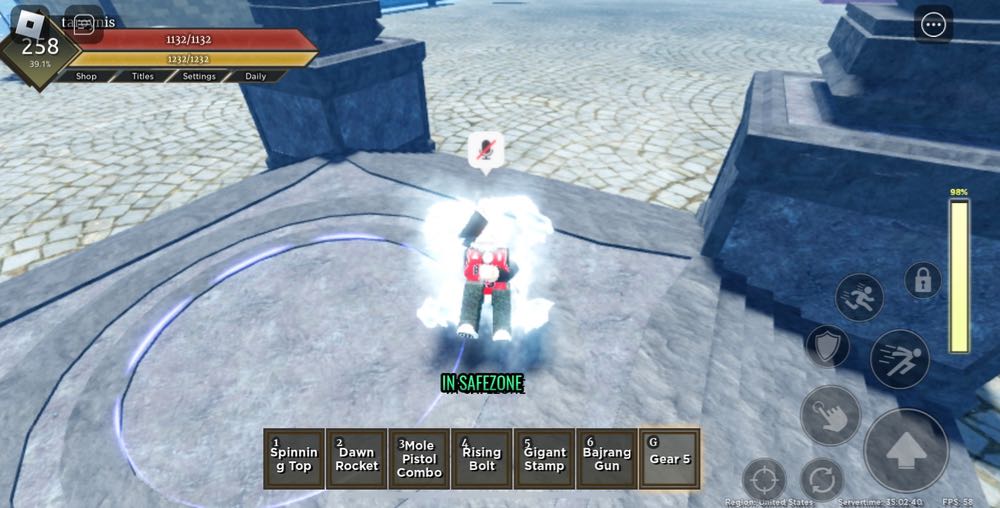1000x508 pixels.
Task: Tap the running figure sprint button
Action: coord(859,298)
